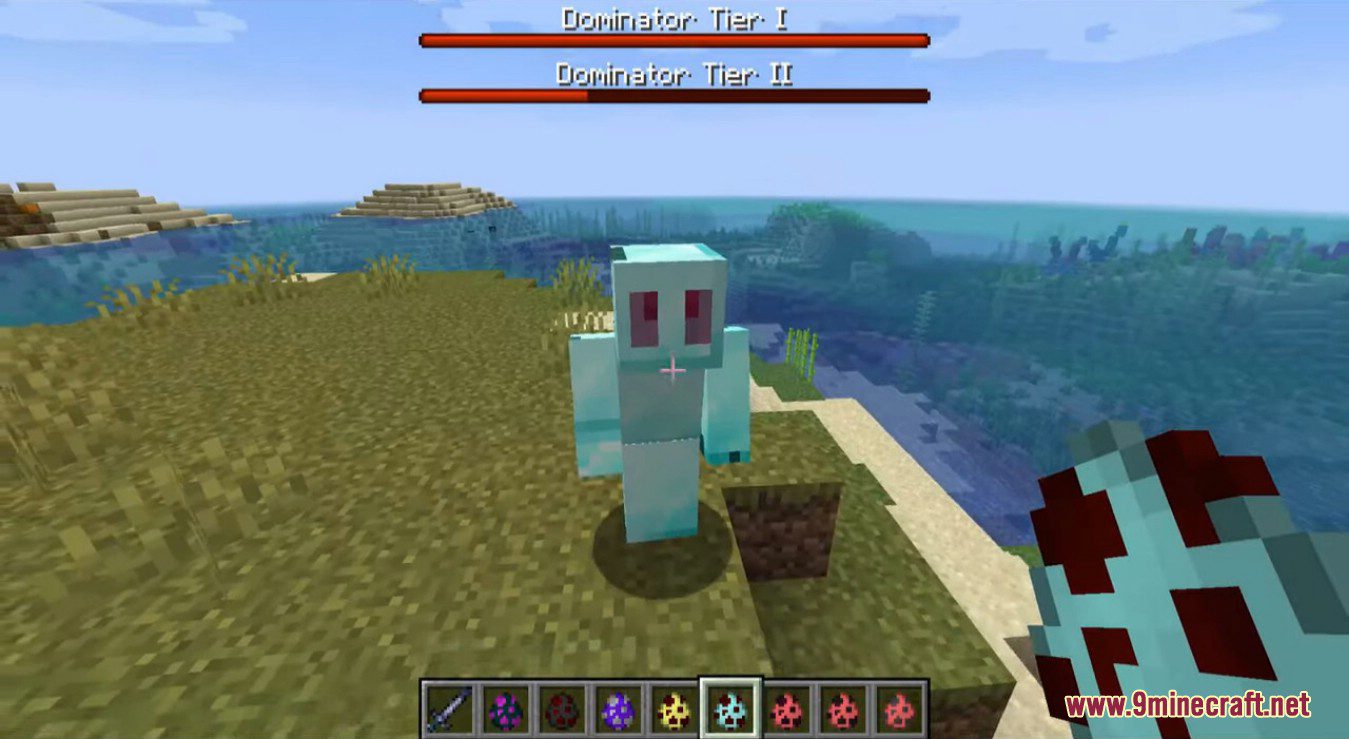This screenshot has width=1349, height=739.
Task: Click the crosshair at screen center
Action: point(674,369)
